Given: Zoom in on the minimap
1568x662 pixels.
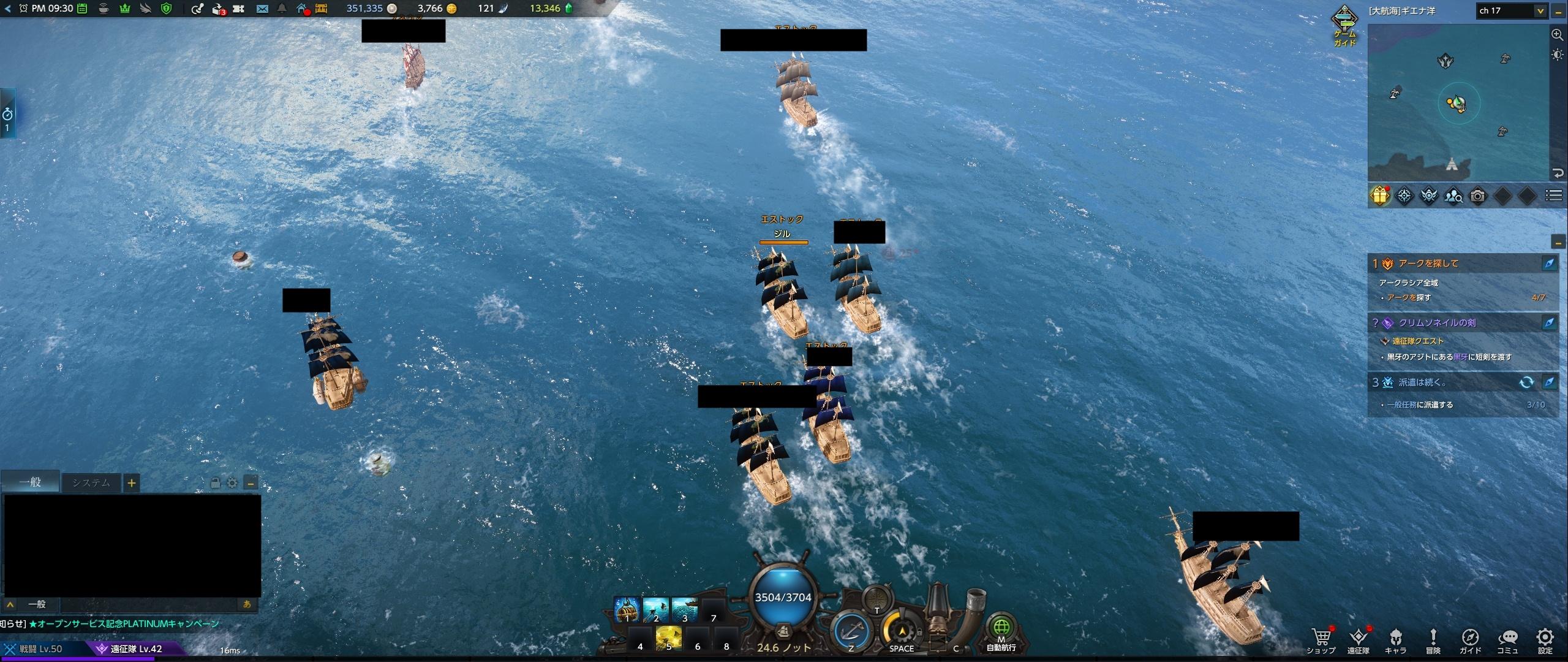Looking at the screenshot, I should (x=1558, y=36).
